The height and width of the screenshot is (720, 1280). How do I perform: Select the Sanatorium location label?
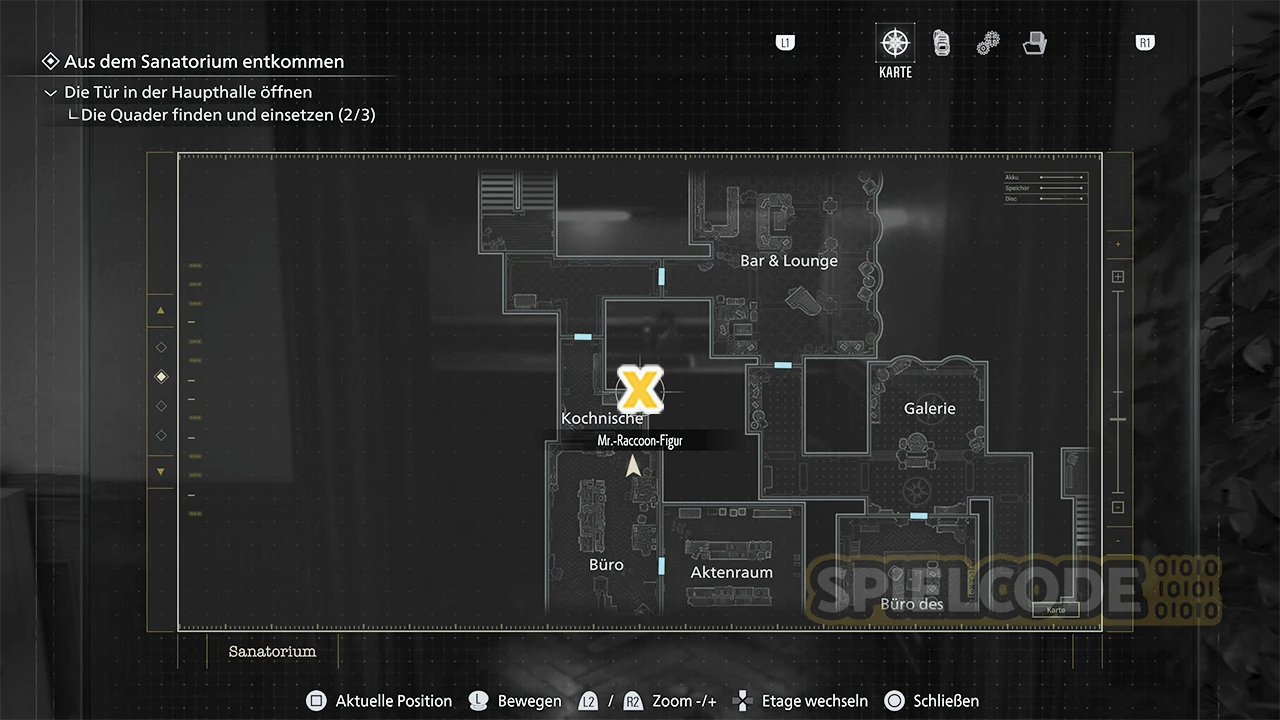tap(272, 651)
